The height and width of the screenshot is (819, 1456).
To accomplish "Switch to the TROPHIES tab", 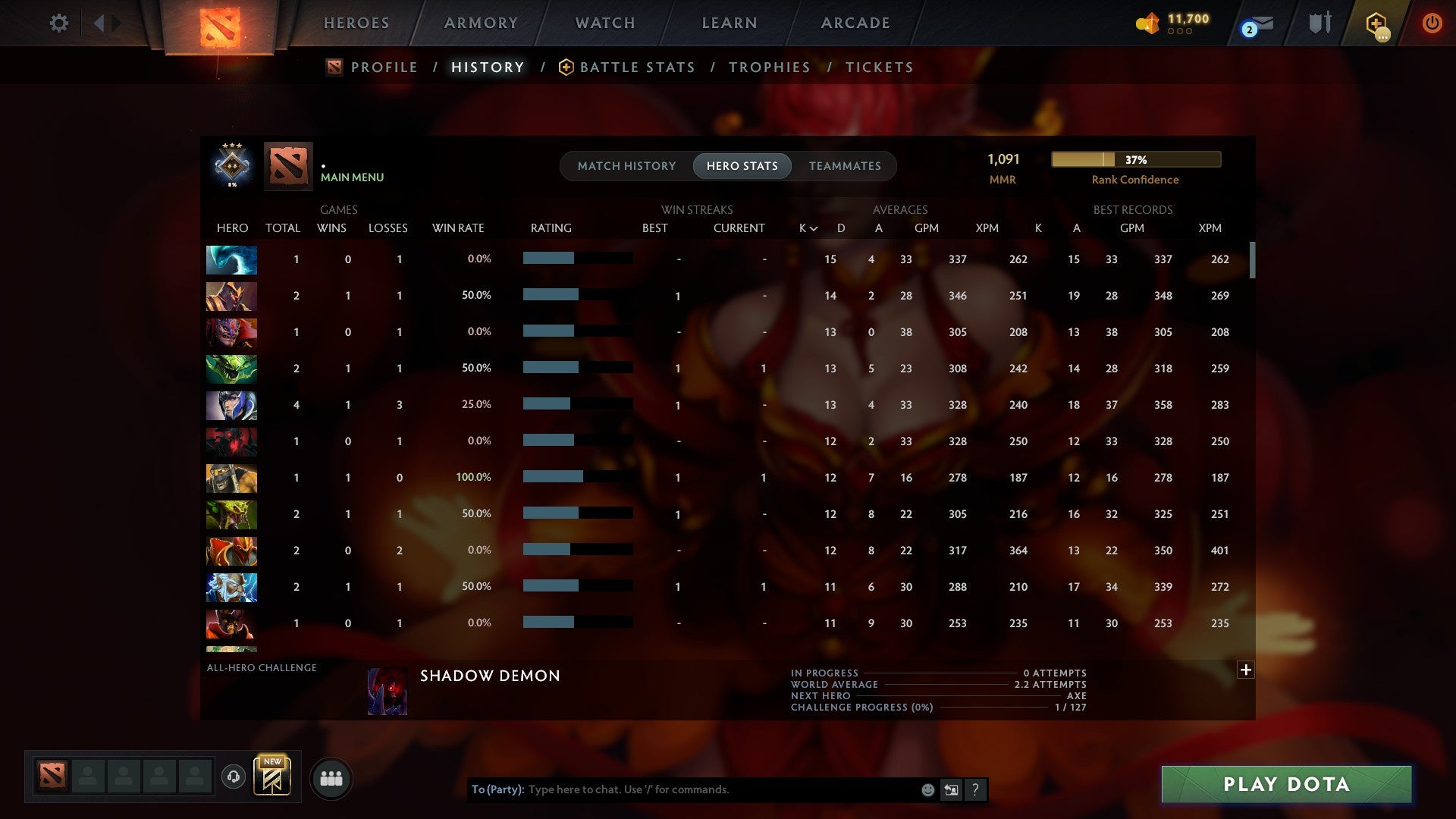I will coord(769,67).
